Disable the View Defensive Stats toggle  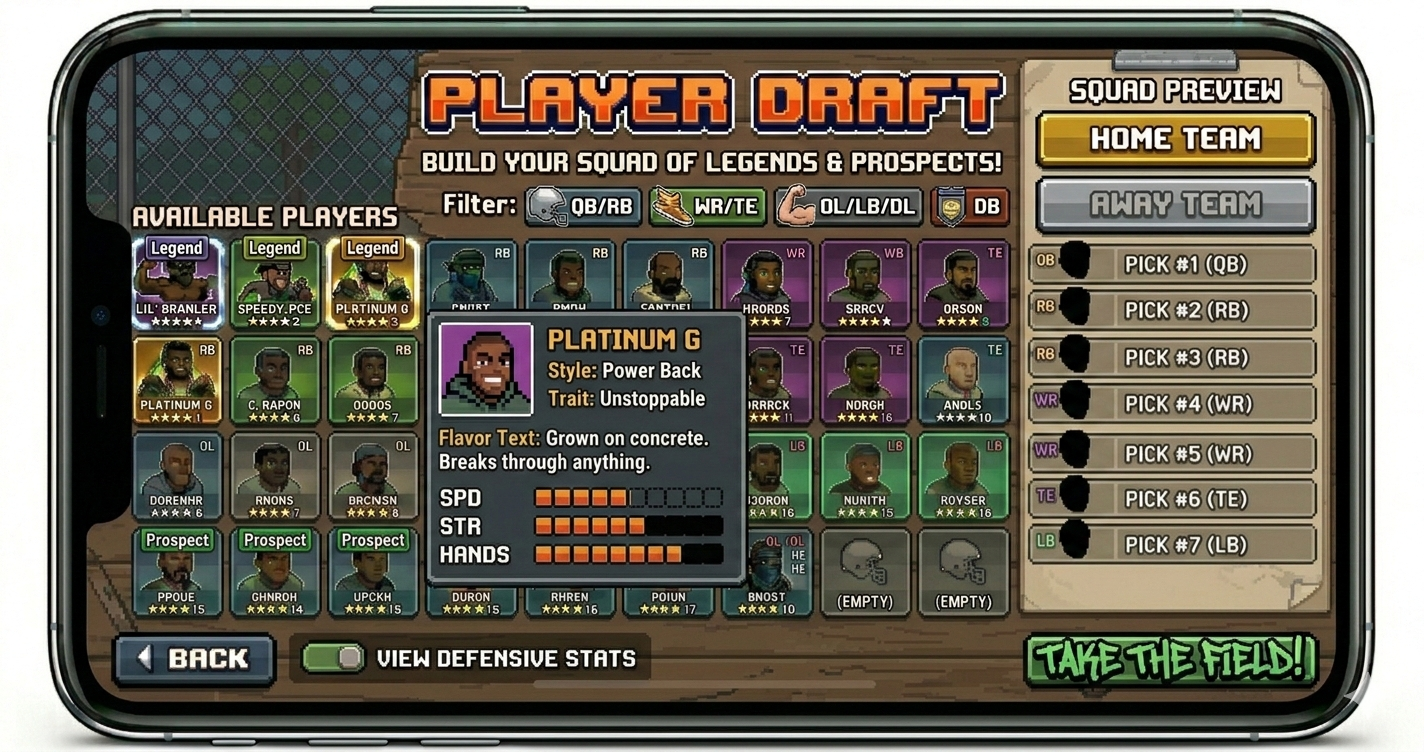(x=330, y=658)
